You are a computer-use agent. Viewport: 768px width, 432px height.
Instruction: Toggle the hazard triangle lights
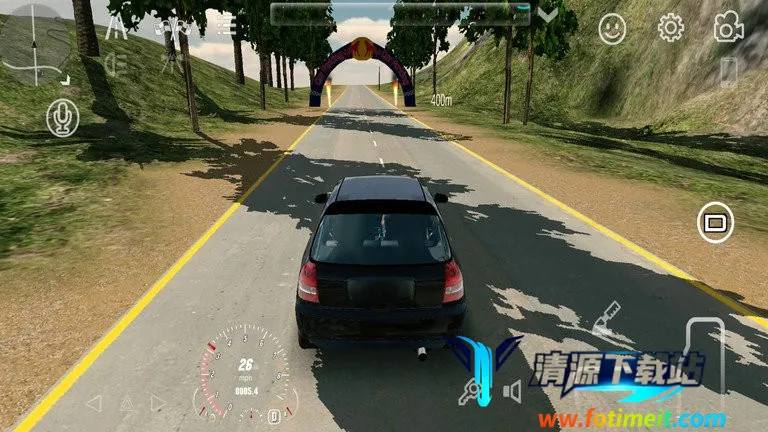(x=127, y=403)
